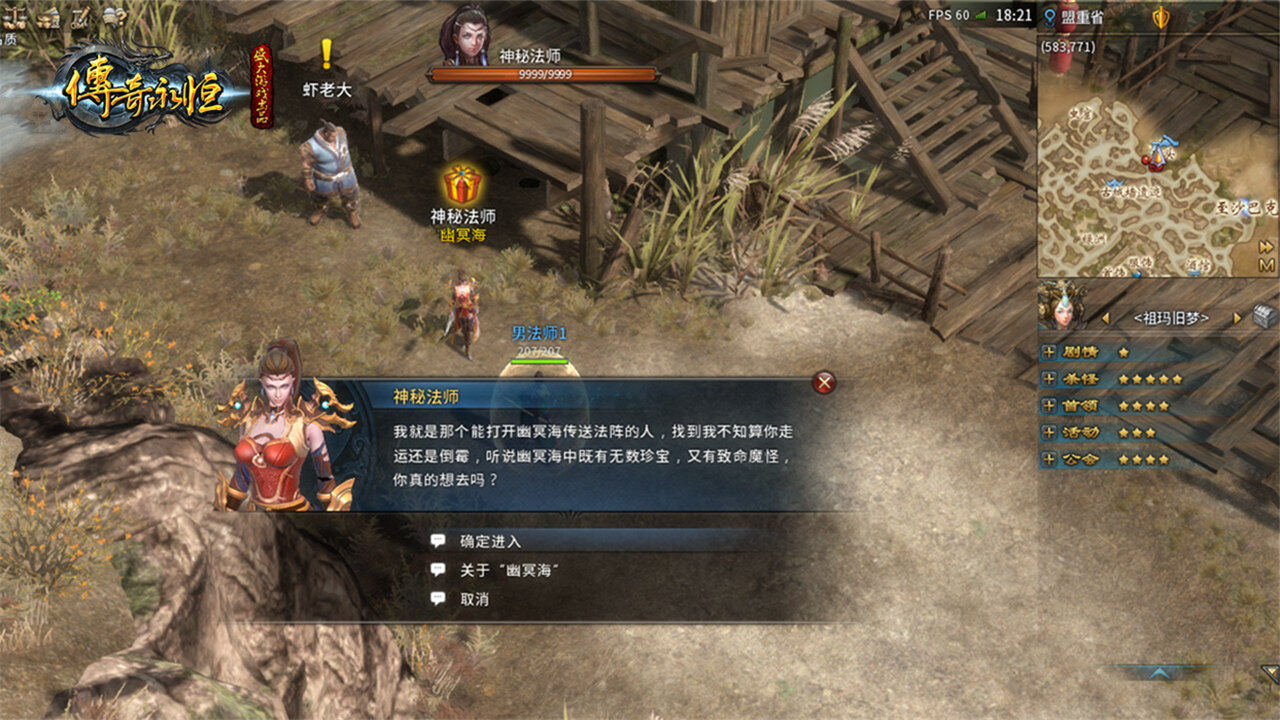Expand the 首领 quest category
Viewport: 1280px width, 720px height.
[x=1049, y=406]
